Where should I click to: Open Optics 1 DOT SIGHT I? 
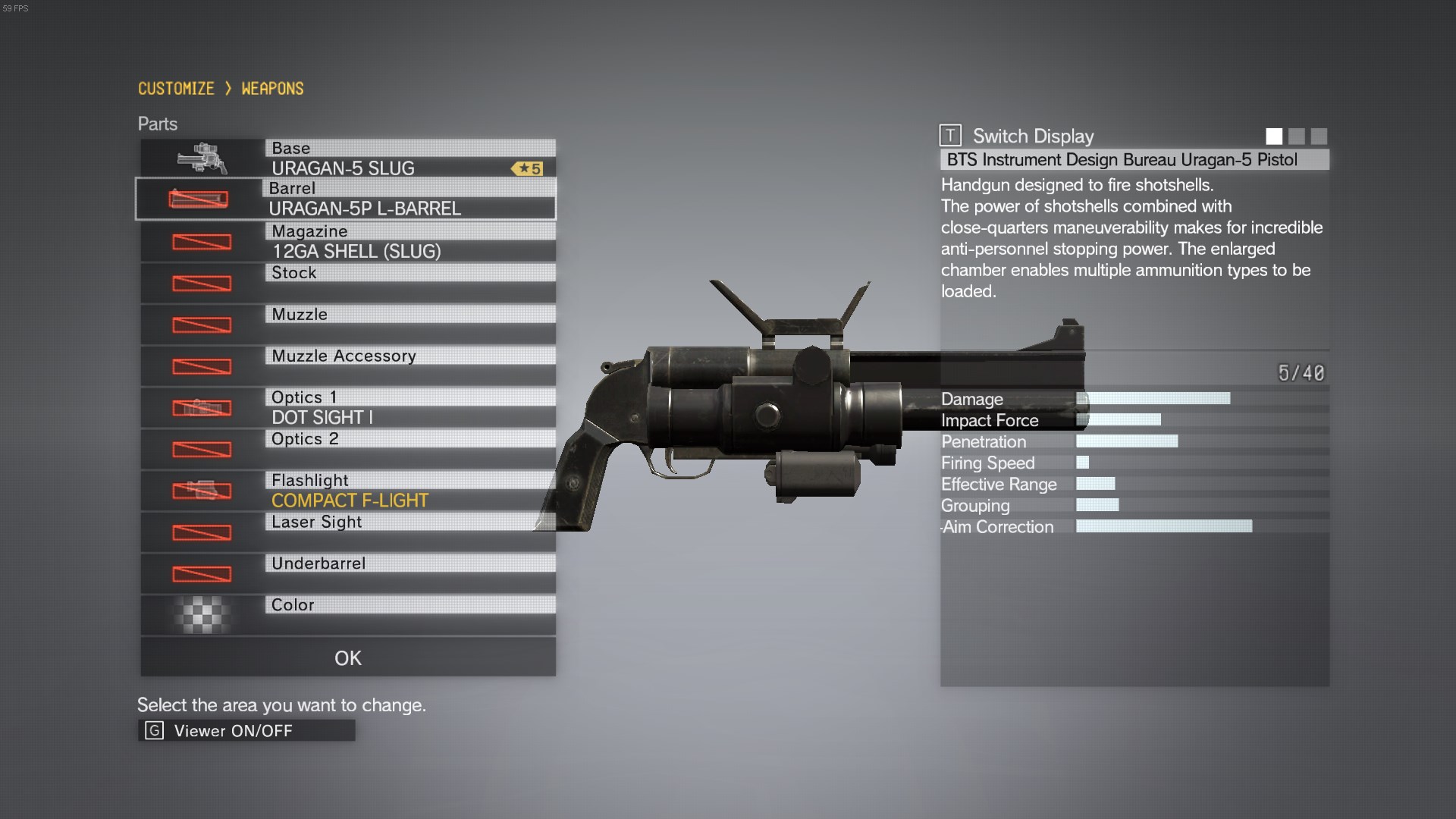(x=347, y=408)
